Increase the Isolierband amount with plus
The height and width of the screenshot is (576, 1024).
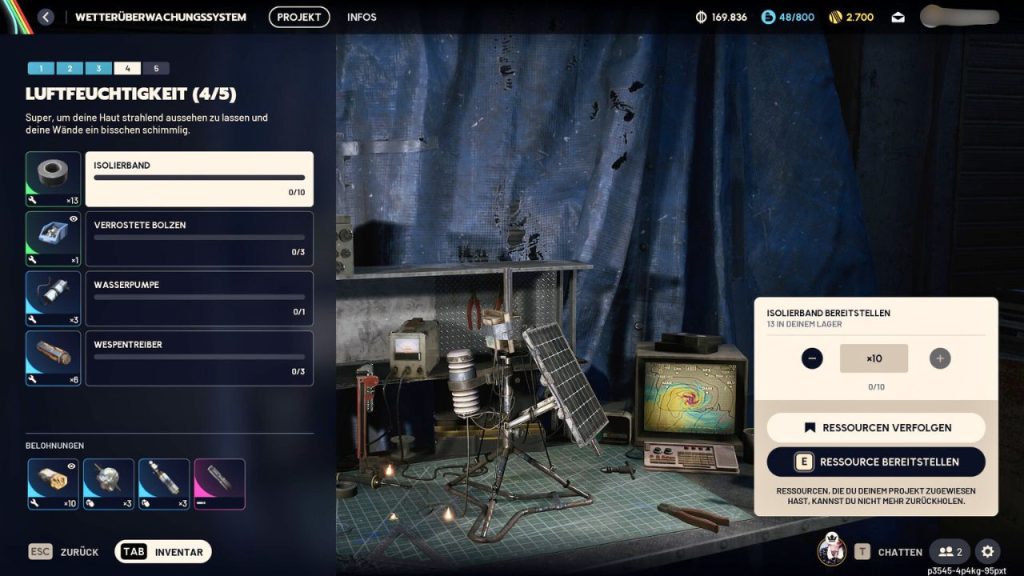939,358
